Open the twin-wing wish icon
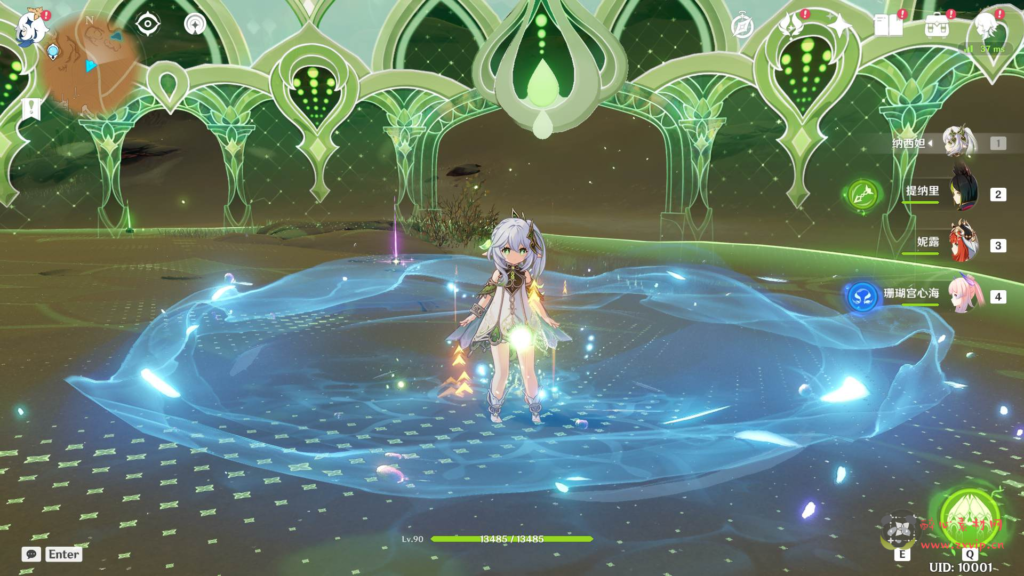Image resolution: width=1024 pixels, height=576 pixels. 792,25
